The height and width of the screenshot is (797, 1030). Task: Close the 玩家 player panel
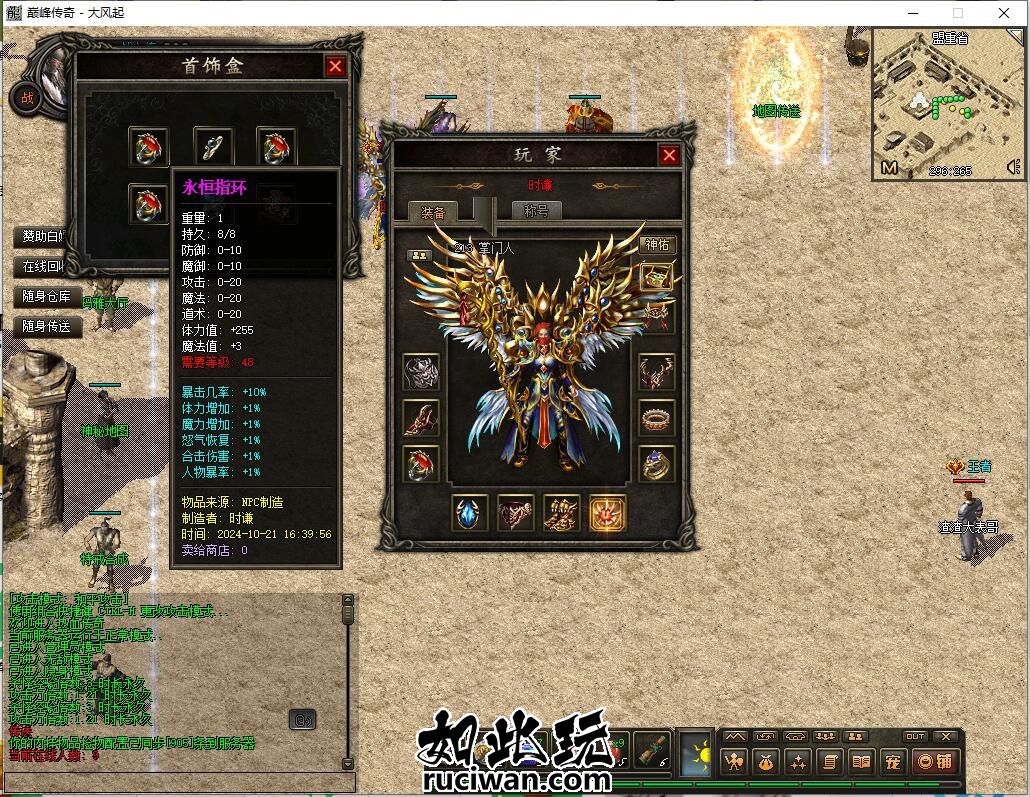[x=669, y=155]
